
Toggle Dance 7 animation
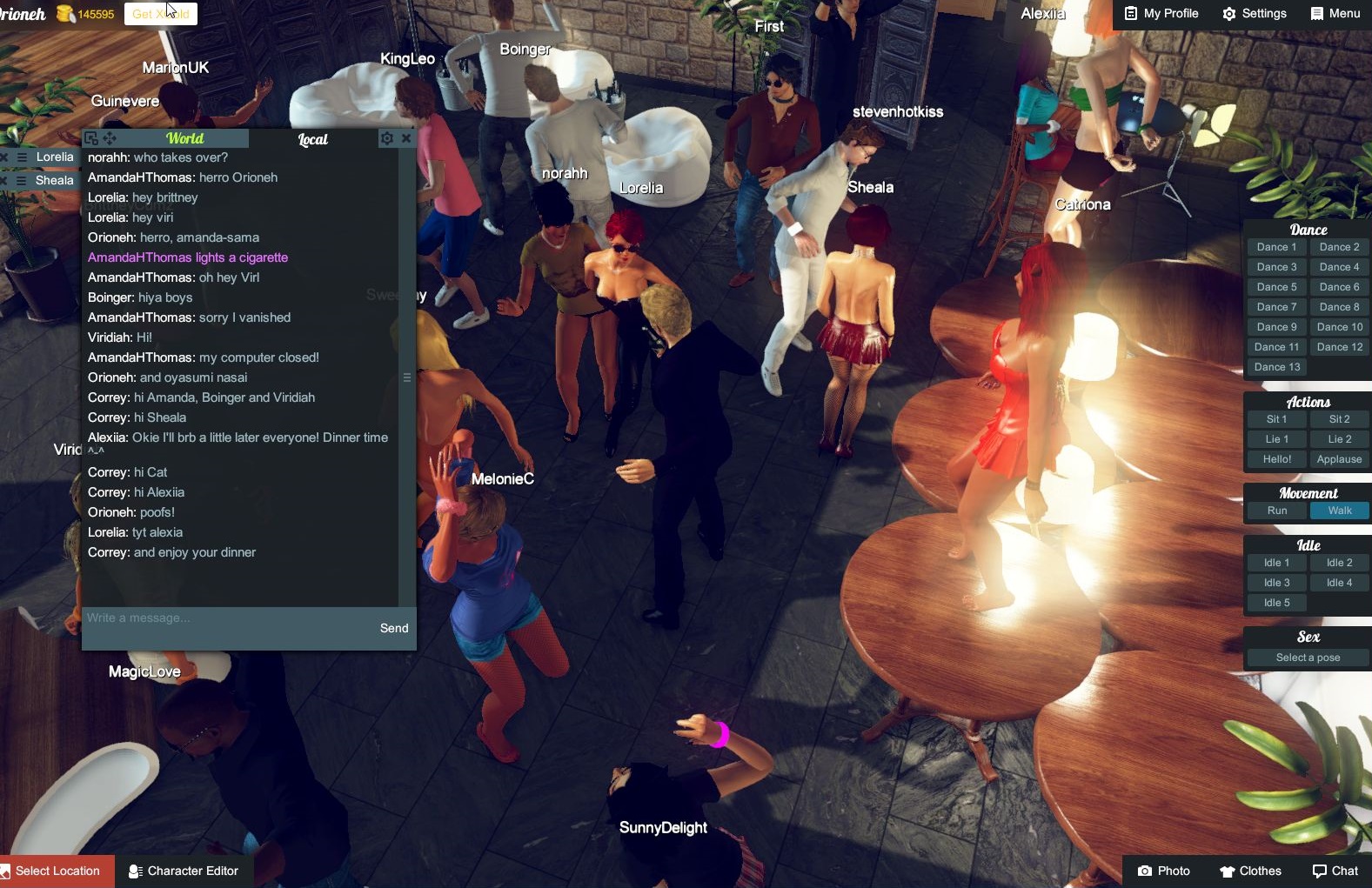pos(1275,306)
